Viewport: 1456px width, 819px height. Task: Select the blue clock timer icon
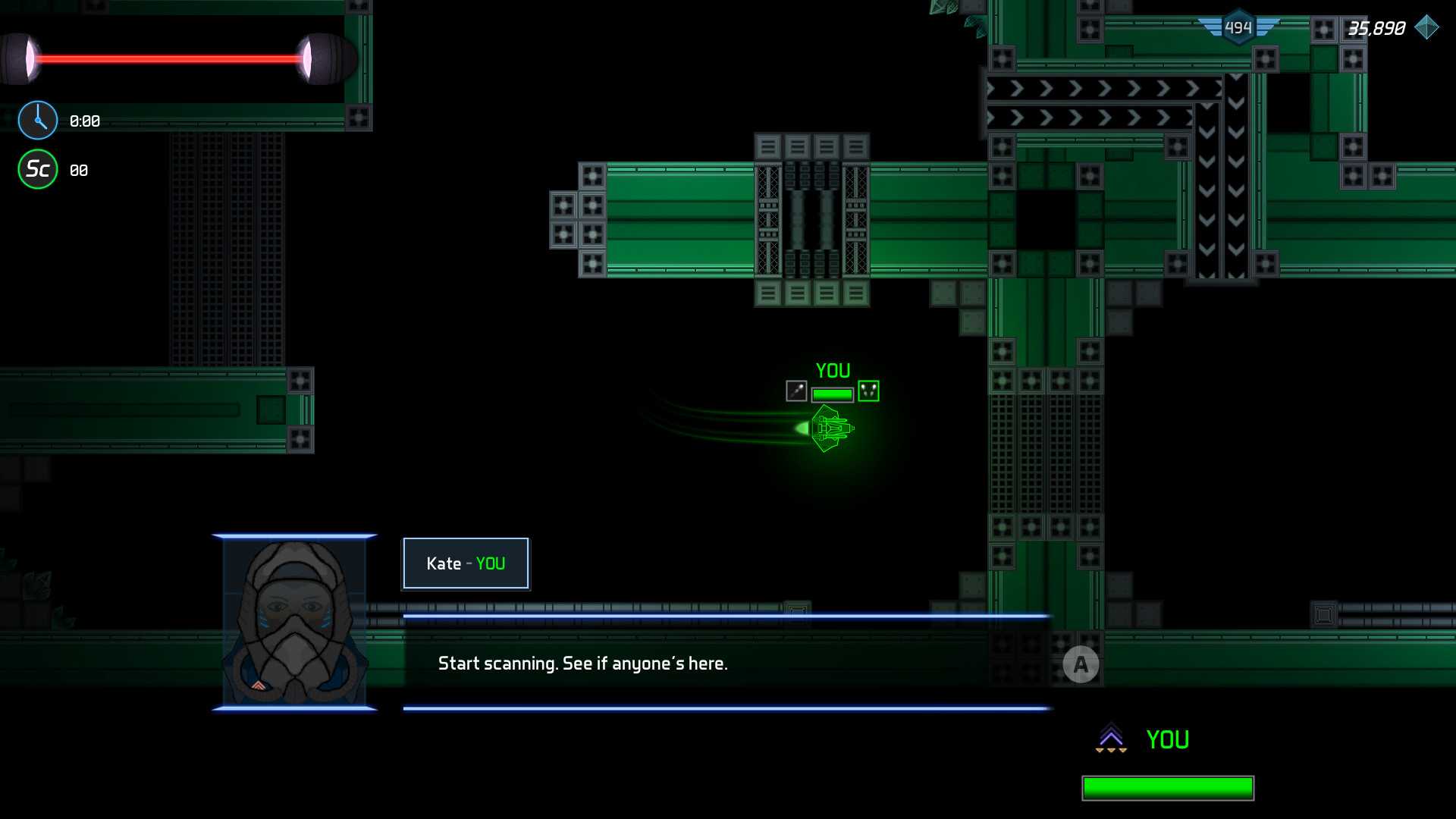38,121
